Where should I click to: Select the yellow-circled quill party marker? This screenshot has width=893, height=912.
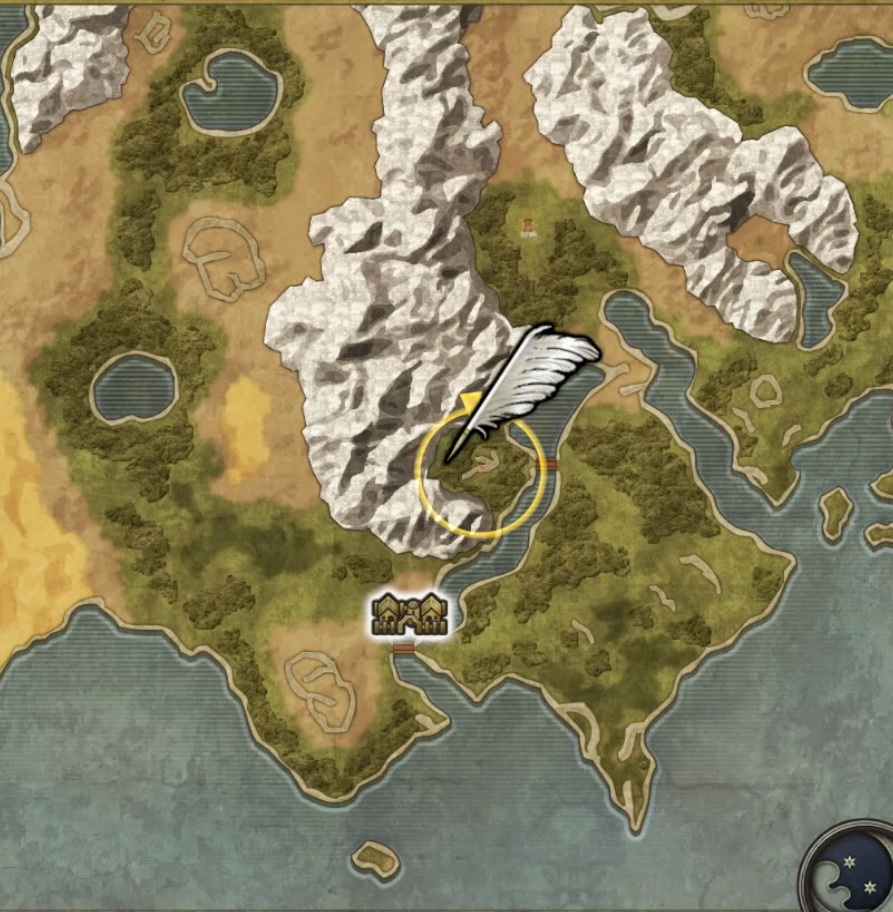(481, 474)
